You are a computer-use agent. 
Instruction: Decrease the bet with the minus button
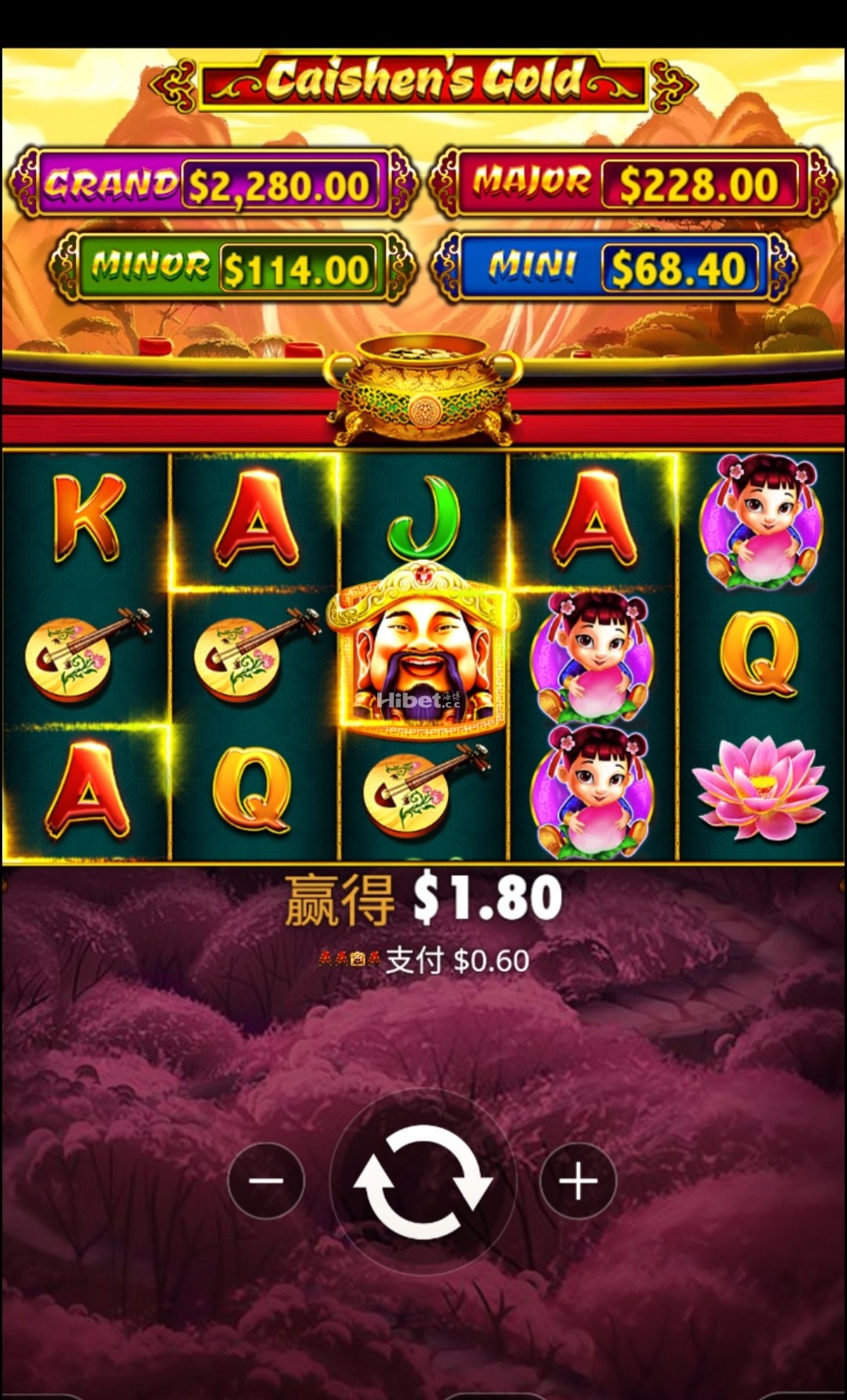click(x=266, y=1181)
